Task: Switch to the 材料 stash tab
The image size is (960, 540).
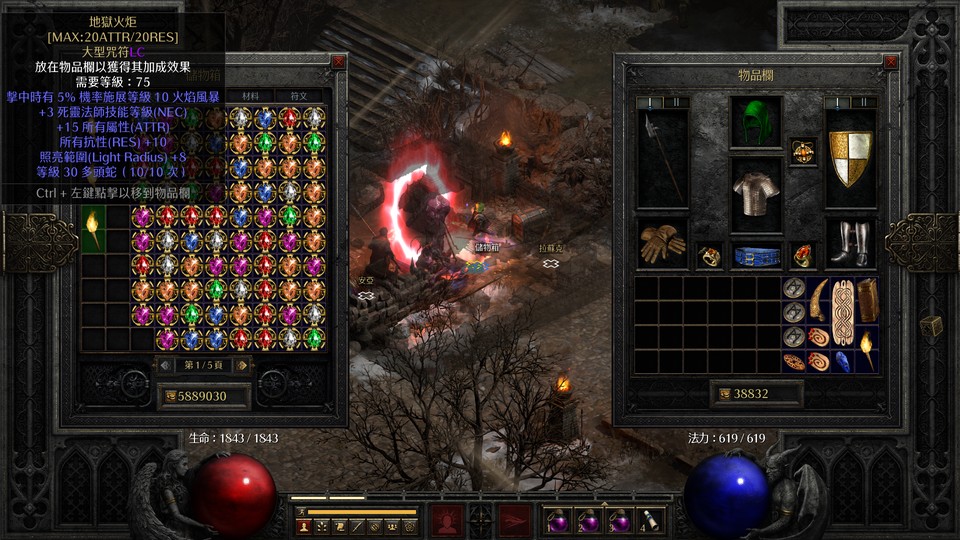Action: coord(250,96)
